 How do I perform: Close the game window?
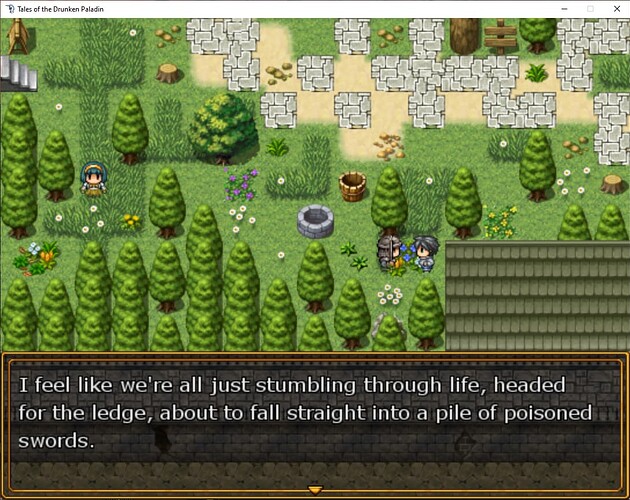click(613, 8)
